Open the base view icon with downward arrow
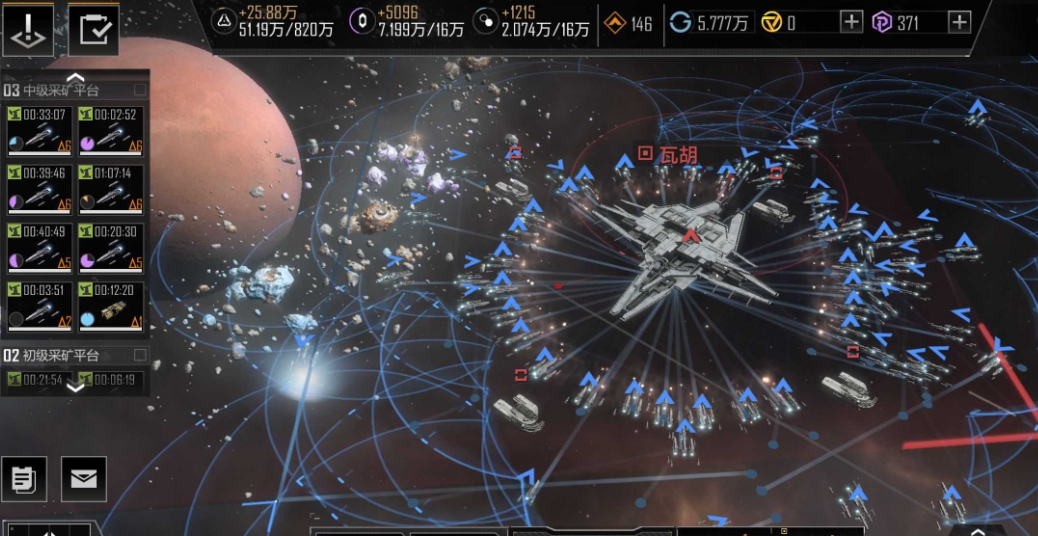The height and width of the screenshot is (536, 1038). point(28,30)
